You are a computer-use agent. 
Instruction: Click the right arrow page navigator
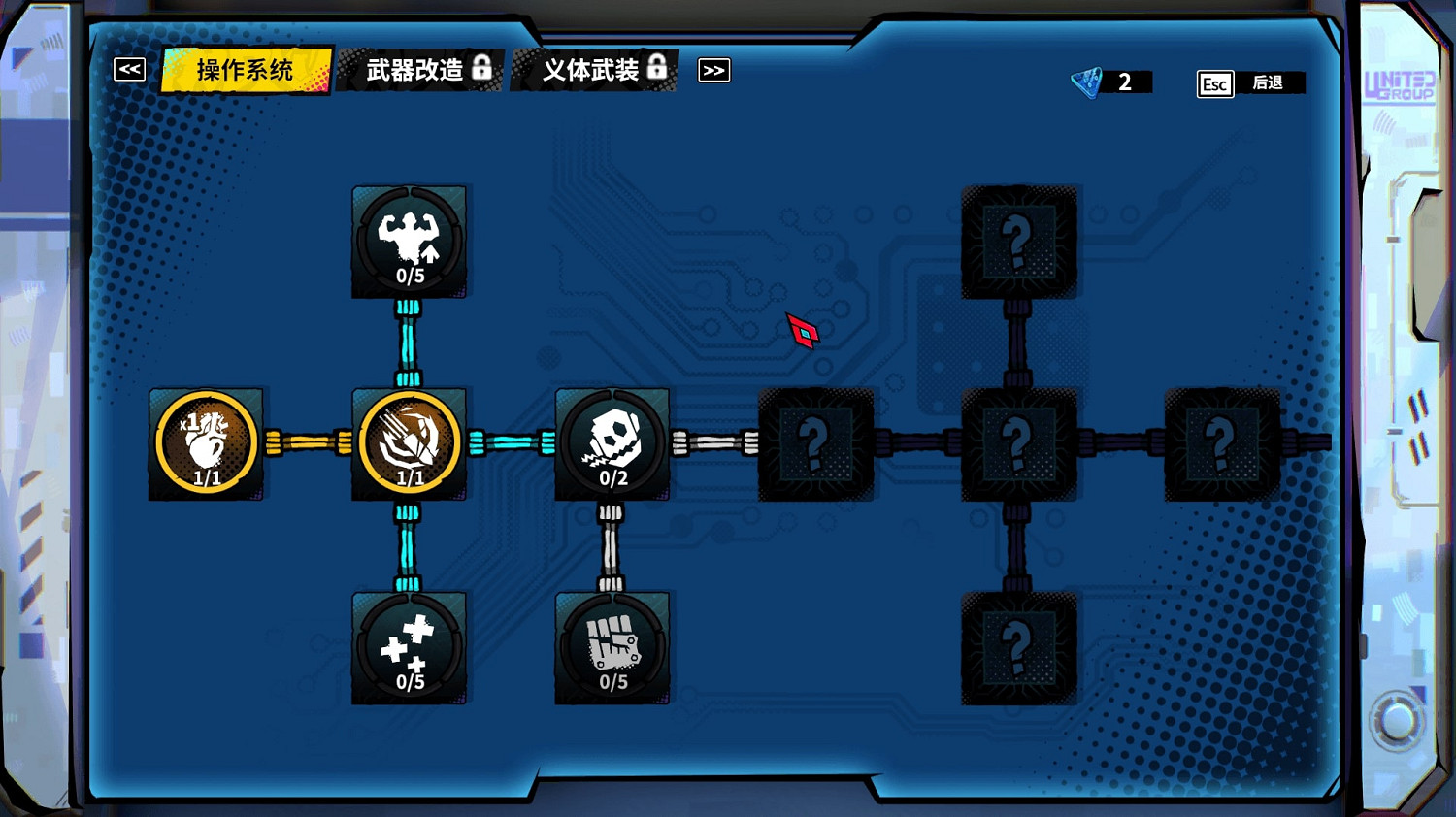714,70
